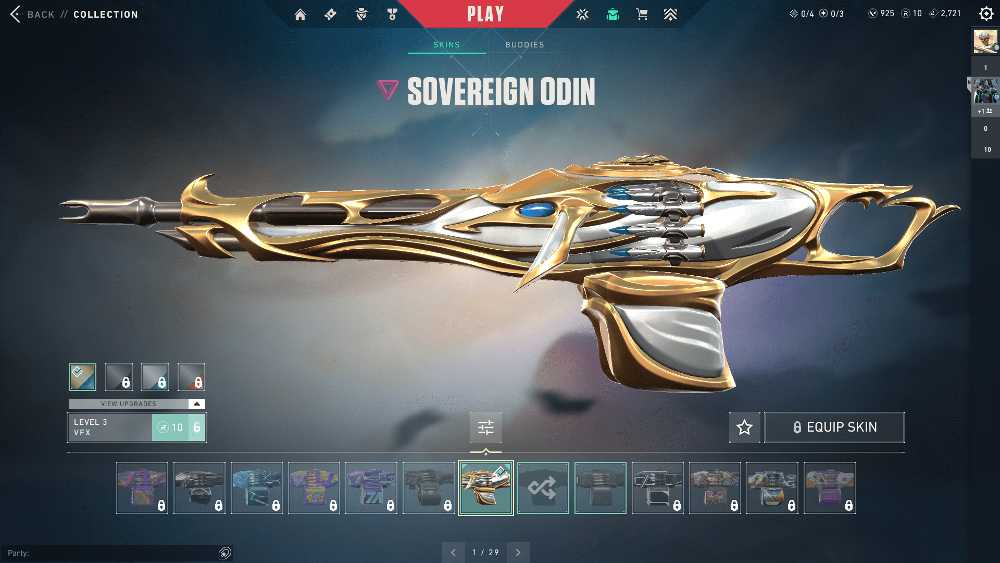Click the red PLAY button

[485, 14]
